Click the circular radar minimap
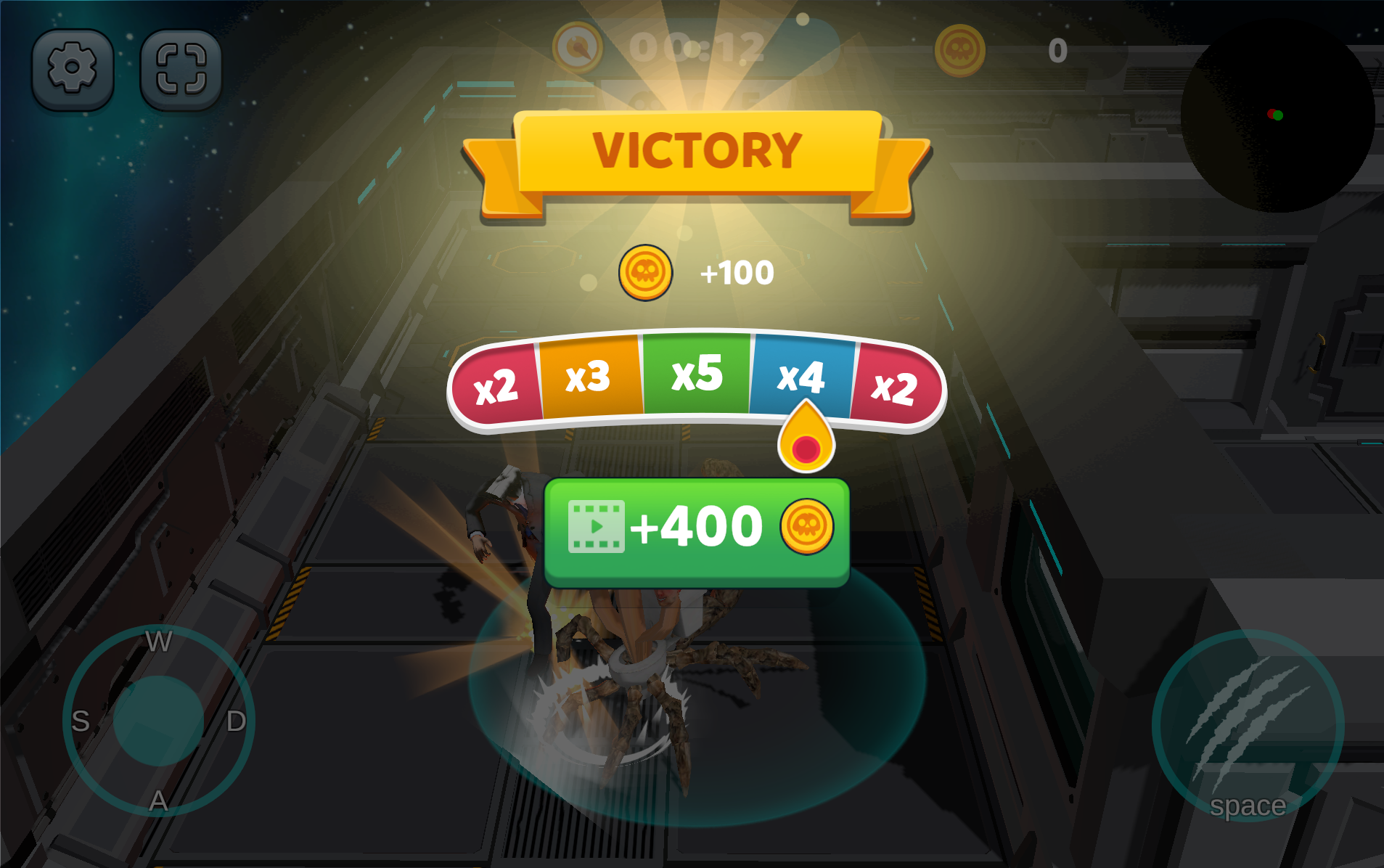The height and width of the screenshot is (868, 1384). pyautogui.click(x=1278, y=116)
